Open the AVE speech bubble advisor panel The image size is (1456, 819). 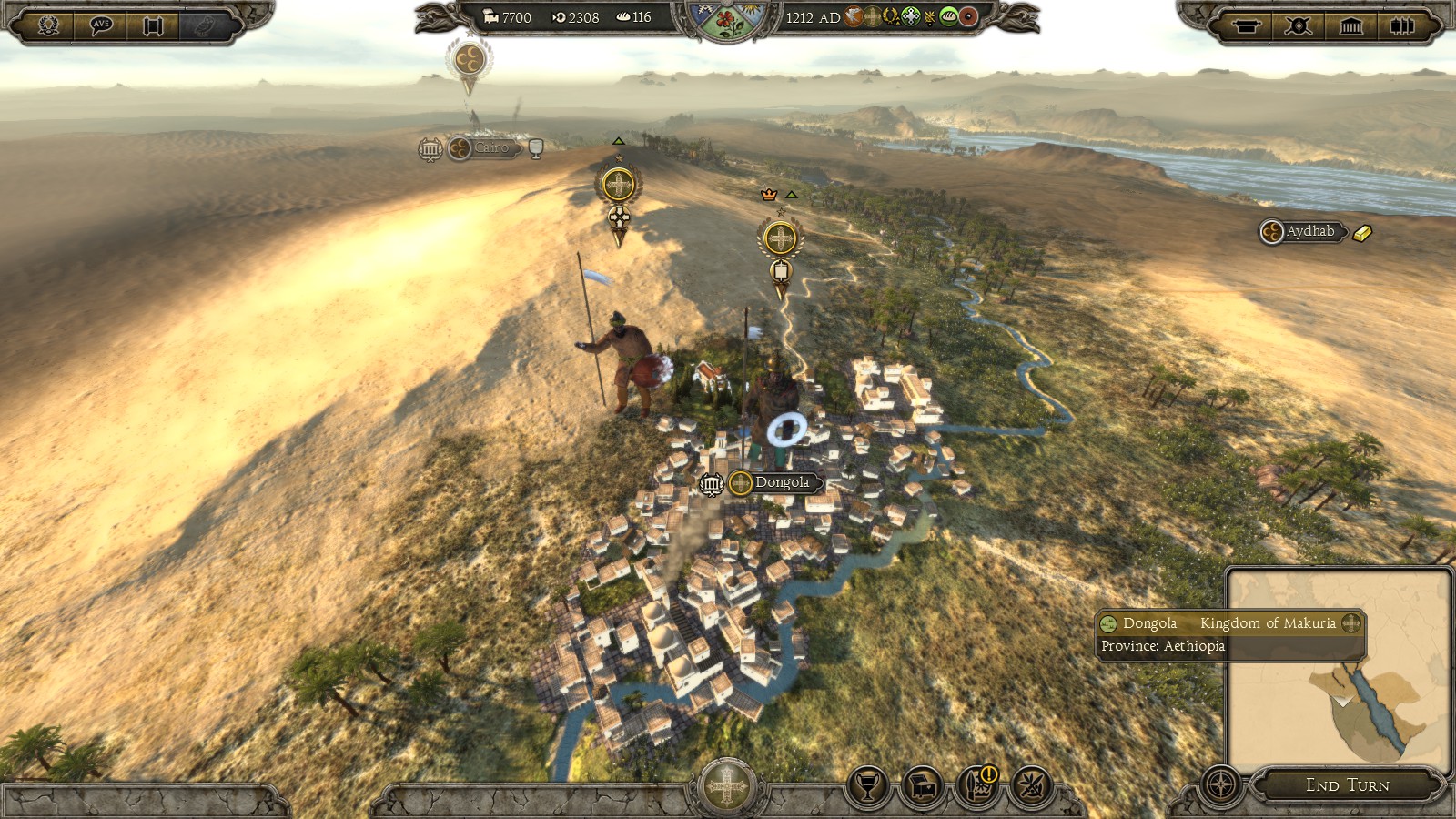101,25
